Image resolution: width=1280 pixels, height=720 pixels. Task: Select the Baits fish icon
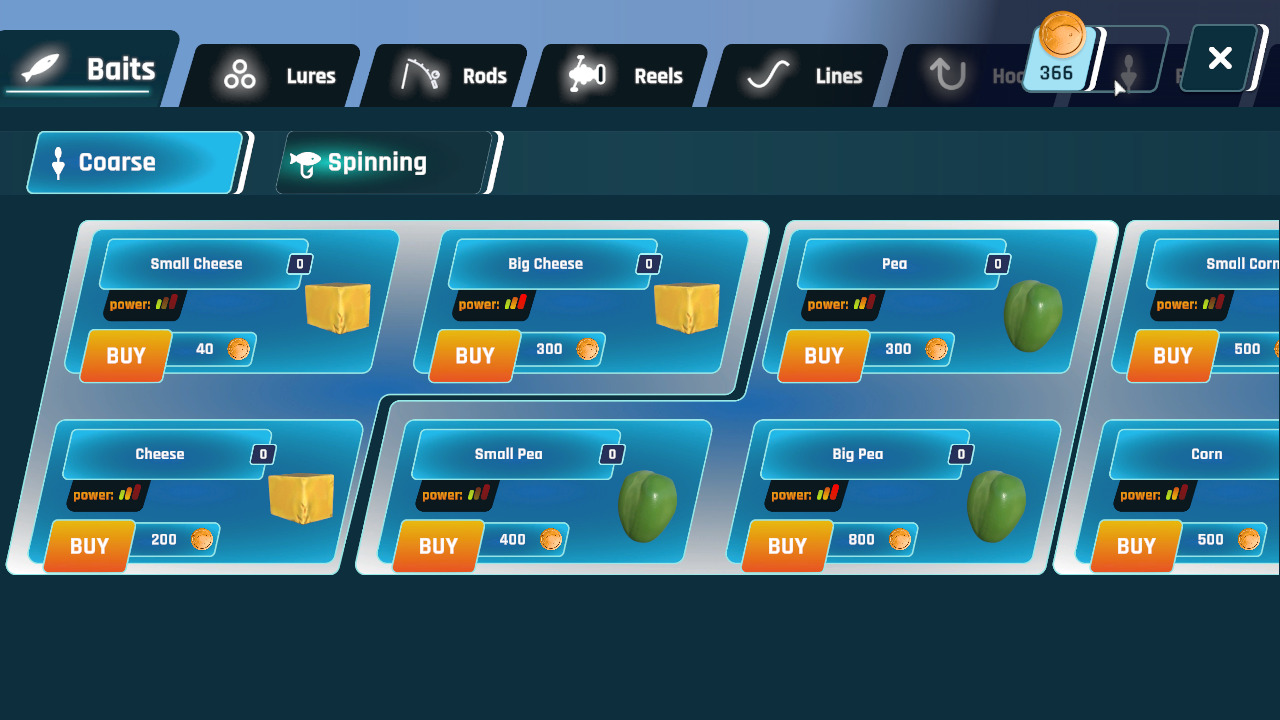click(38, 68)
